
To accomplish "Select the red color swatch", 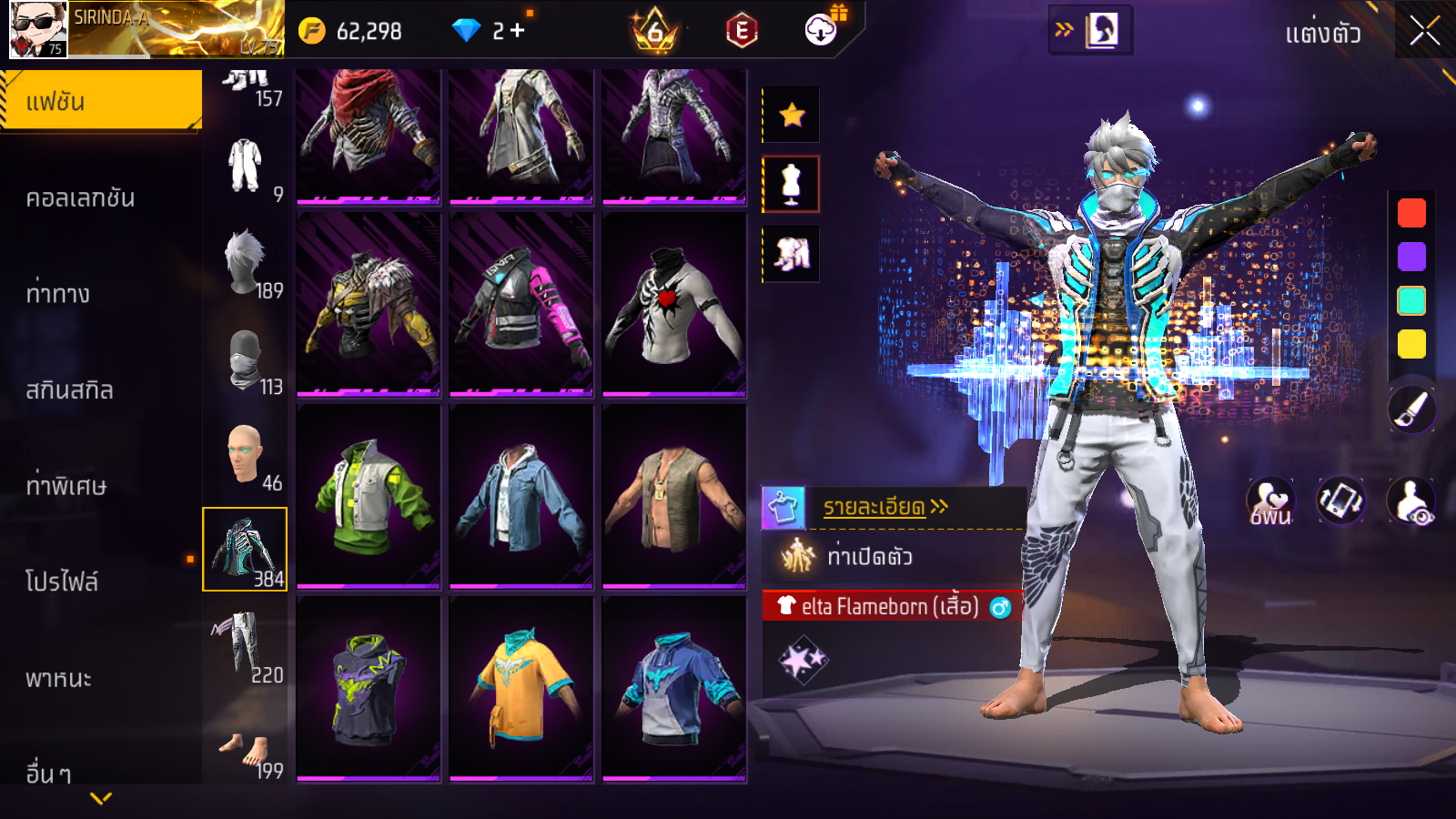I will [1411, 213].
